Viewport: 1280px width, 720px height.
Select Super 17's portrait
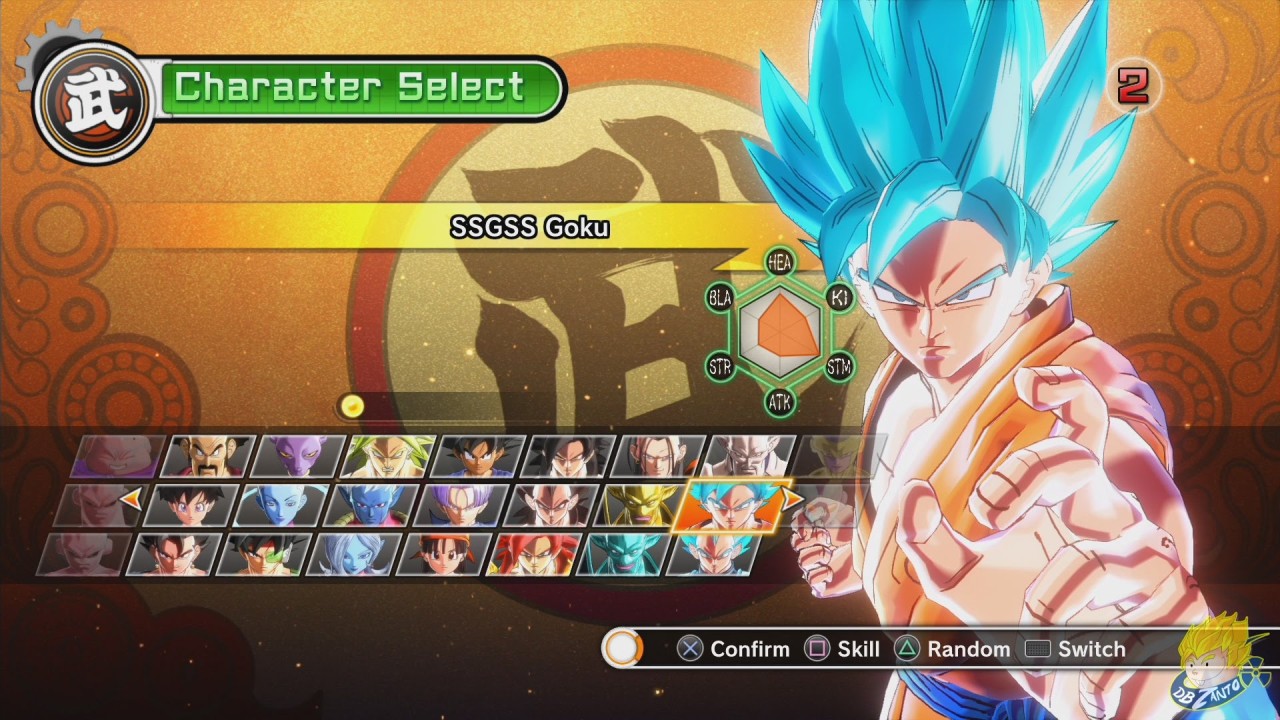coord(654,456)
